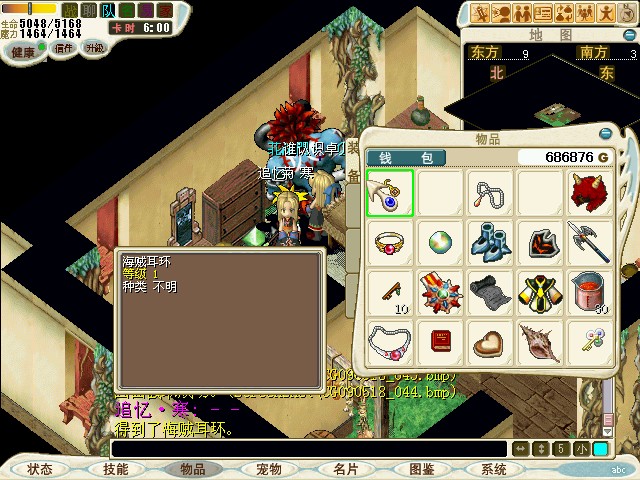
Task: Click the 健康 health button
Action: click(x=21, y=47)
